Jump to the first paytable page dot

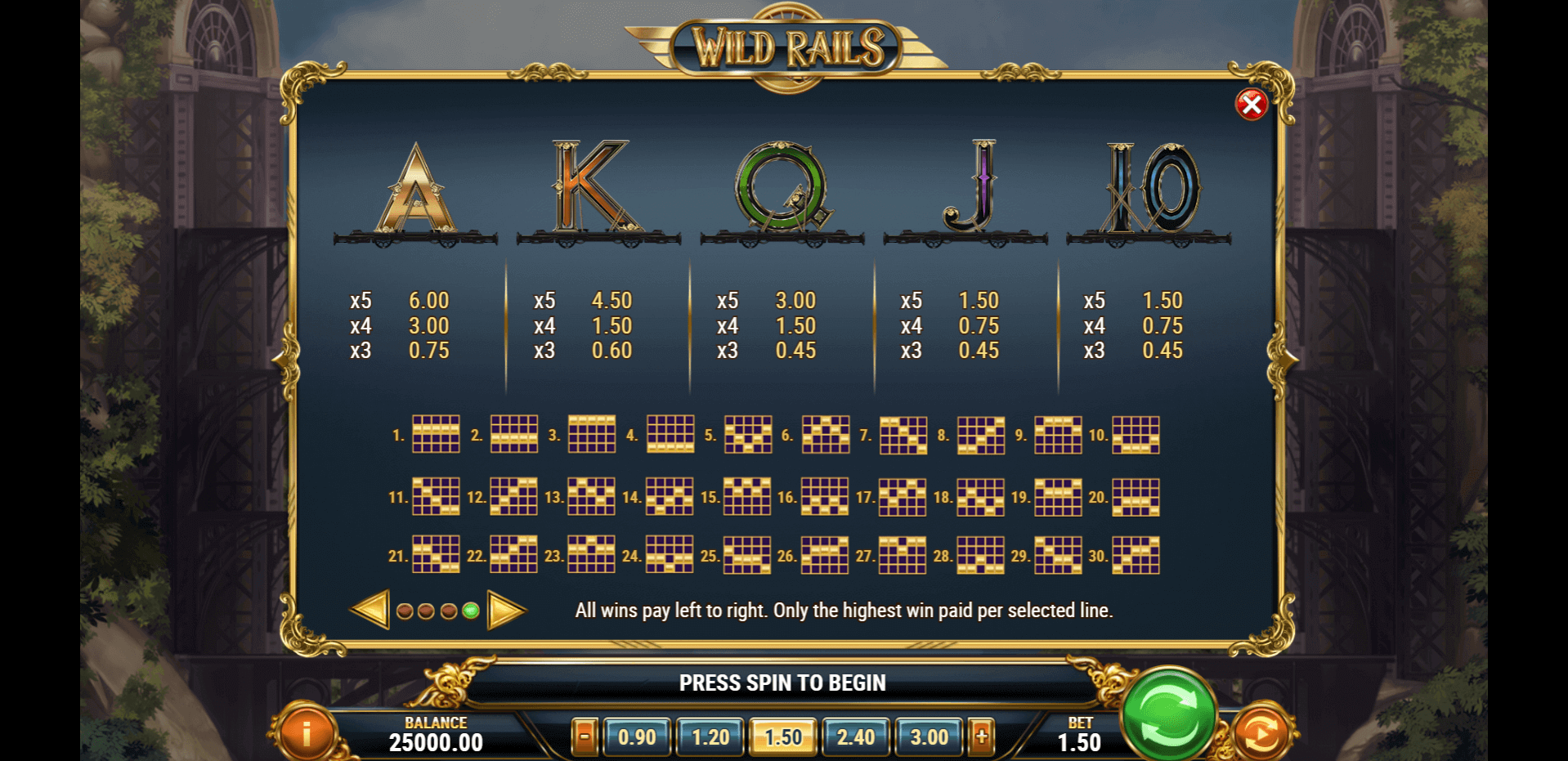404,611
